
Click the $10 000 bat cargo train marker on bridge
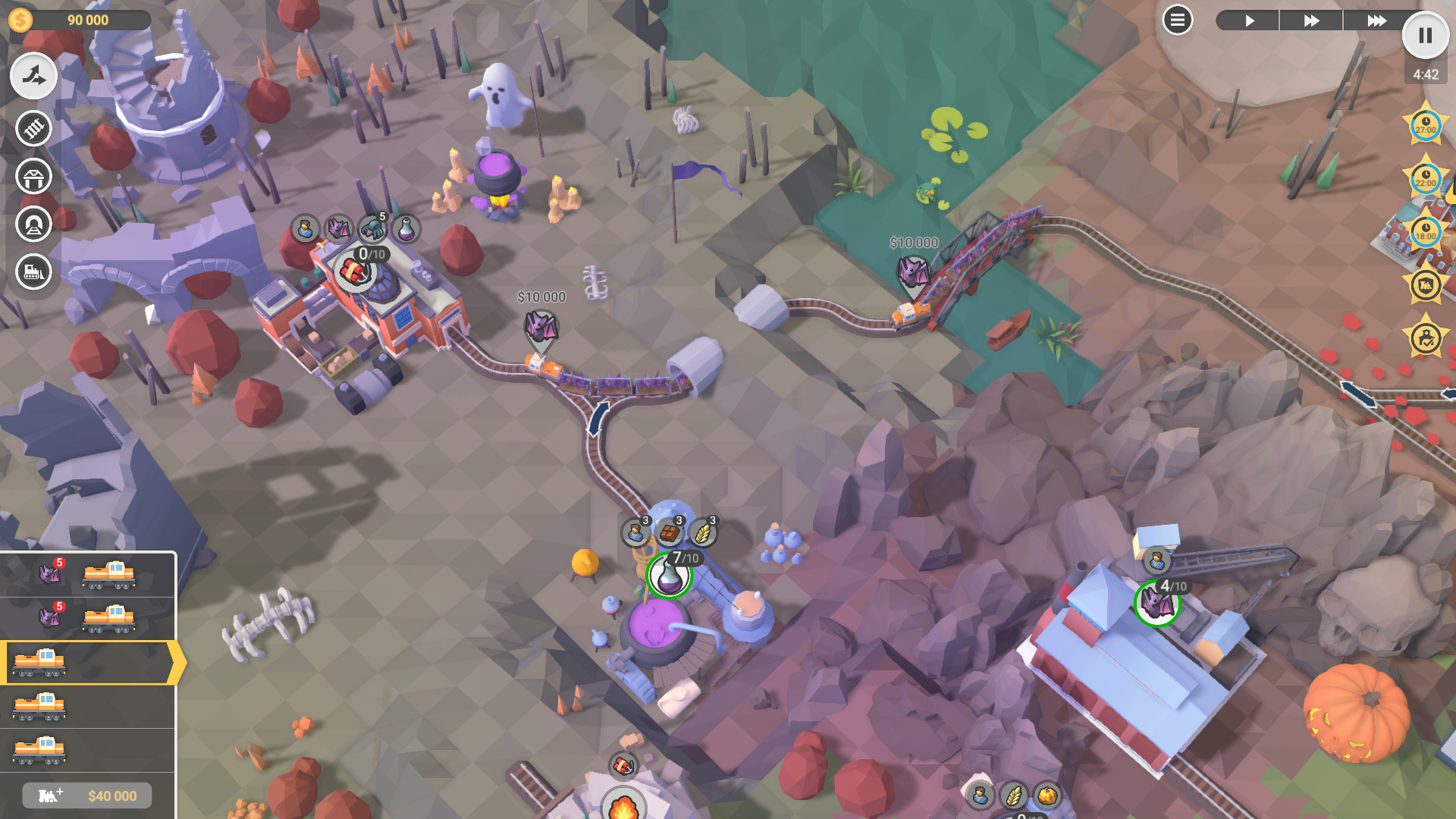click(913, 273)
